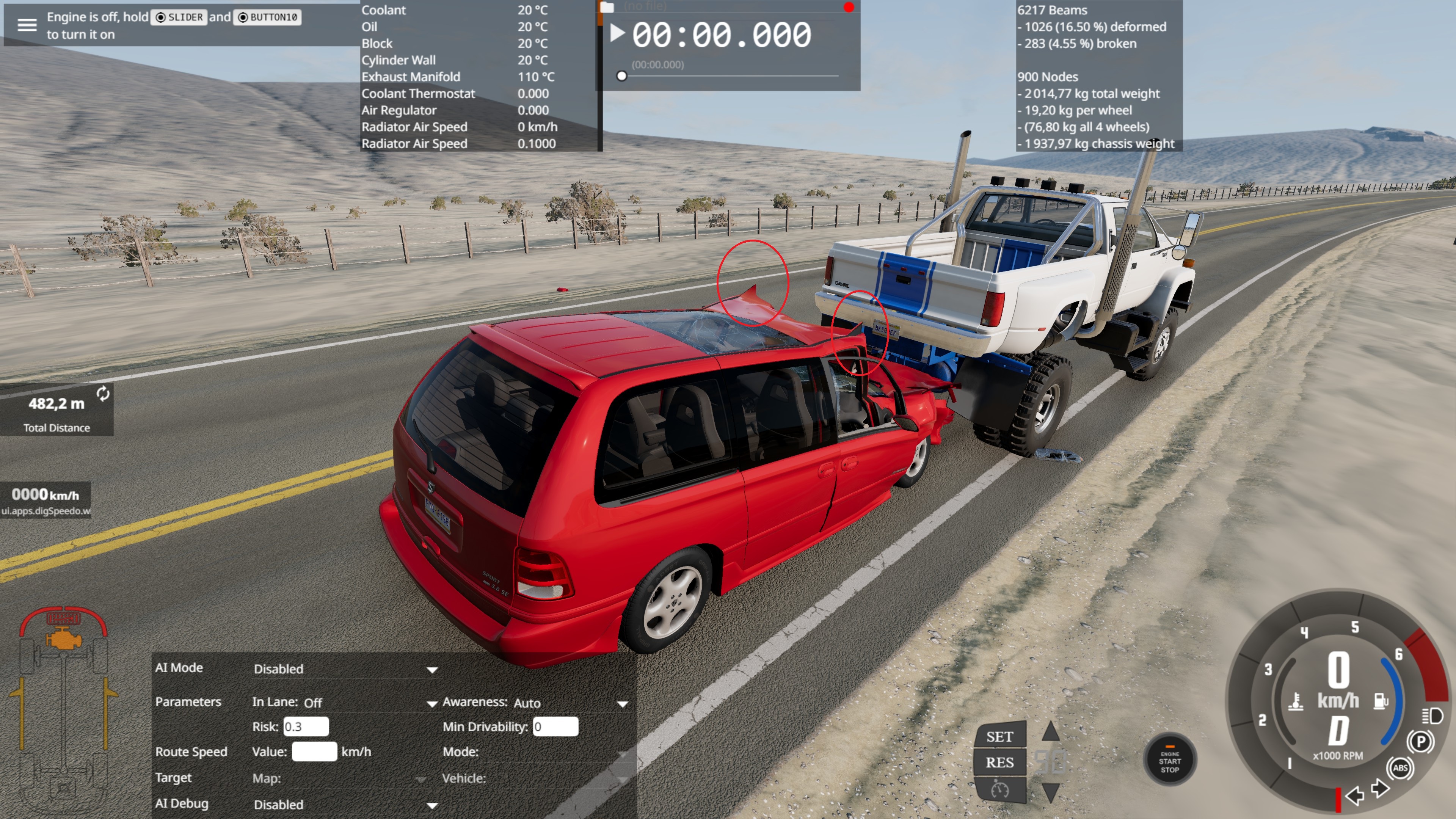Open the AI Debug dropdown
The image size is (1456, 819).
[x=432, y=805]
